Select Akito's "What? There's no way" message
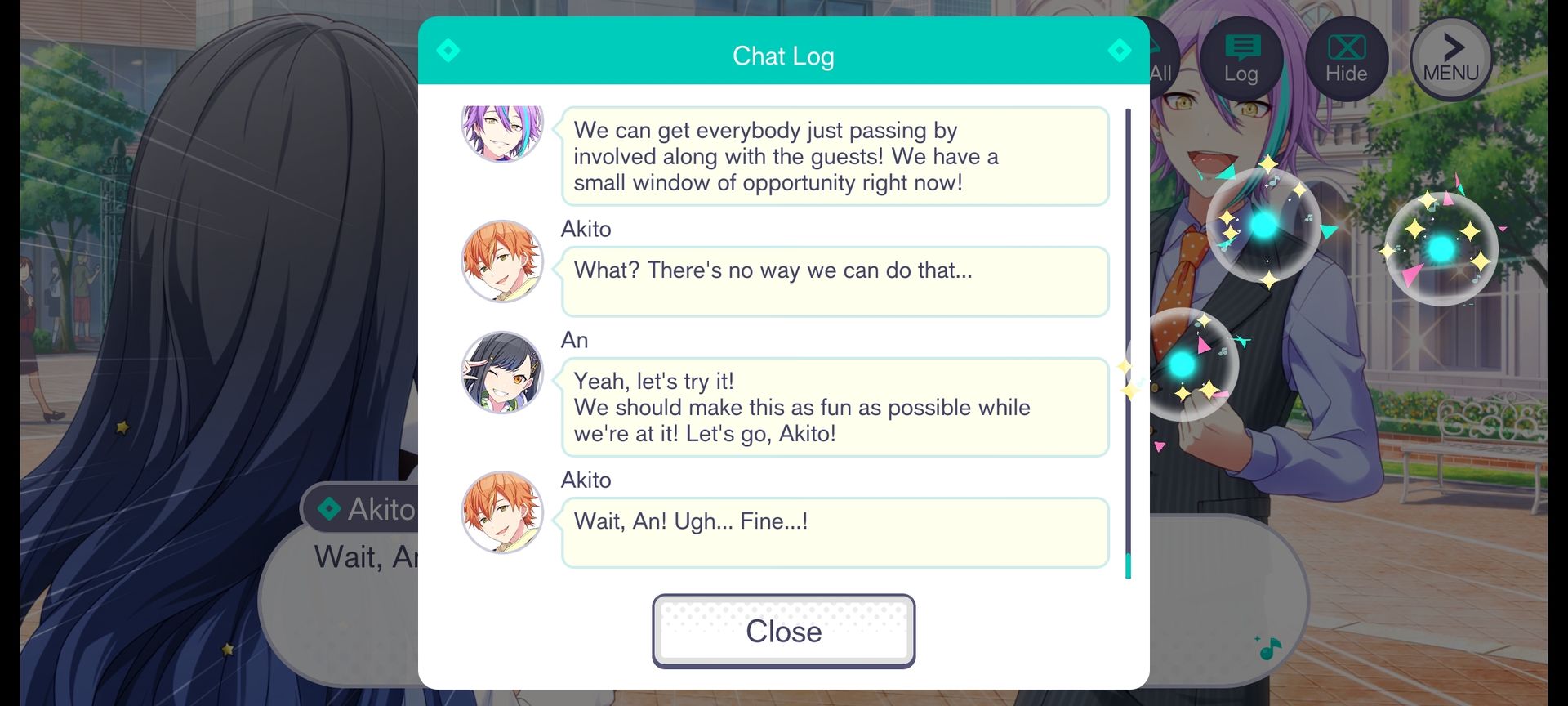 (x=834, y=281)
